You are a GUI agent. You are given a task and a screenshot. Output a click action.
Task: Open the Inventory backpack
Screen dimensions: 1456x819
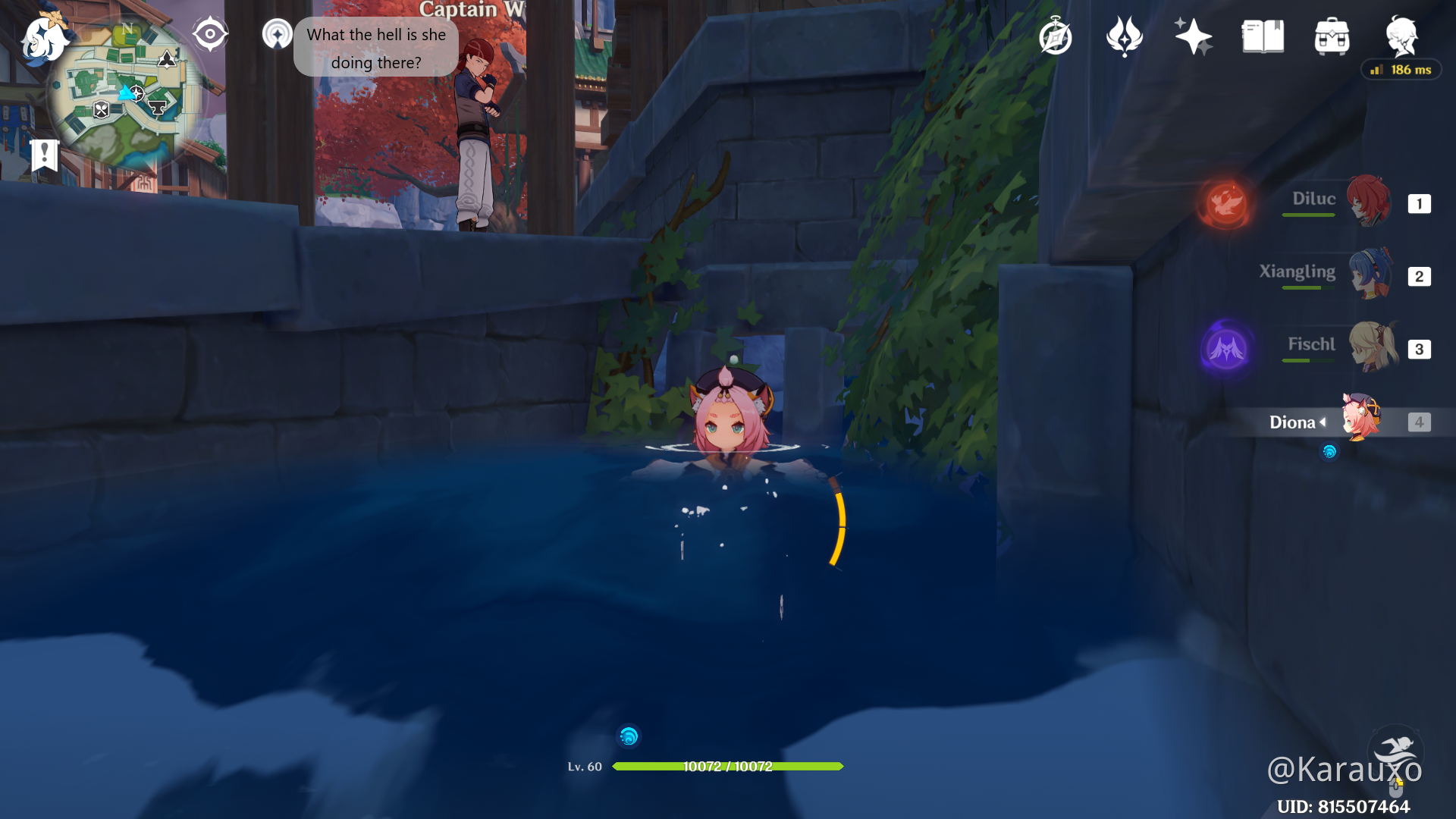point(1331,35)
